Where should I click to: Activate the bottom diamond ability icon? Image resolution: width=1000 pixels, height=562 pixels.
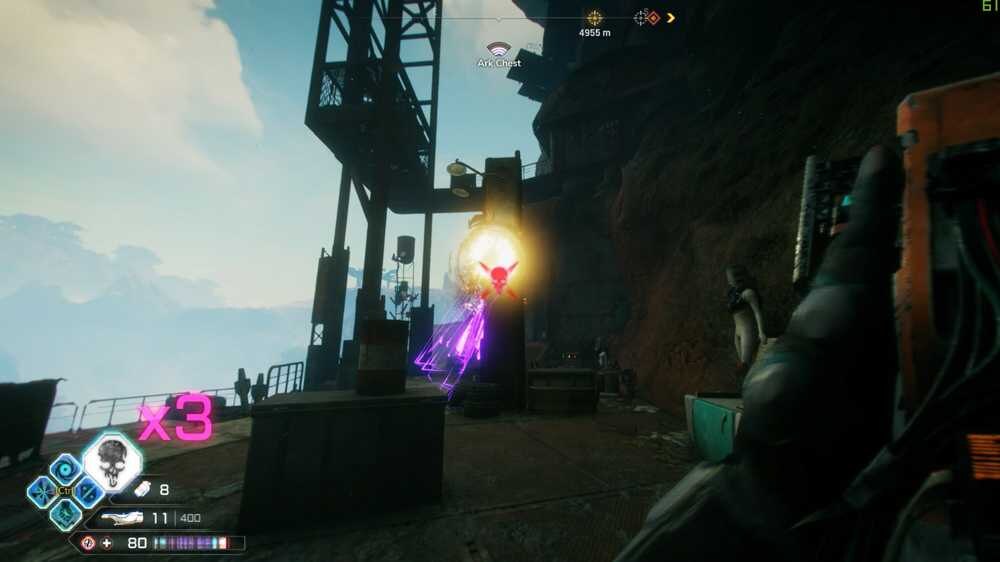pyautogui.click(x=66, y=514)
